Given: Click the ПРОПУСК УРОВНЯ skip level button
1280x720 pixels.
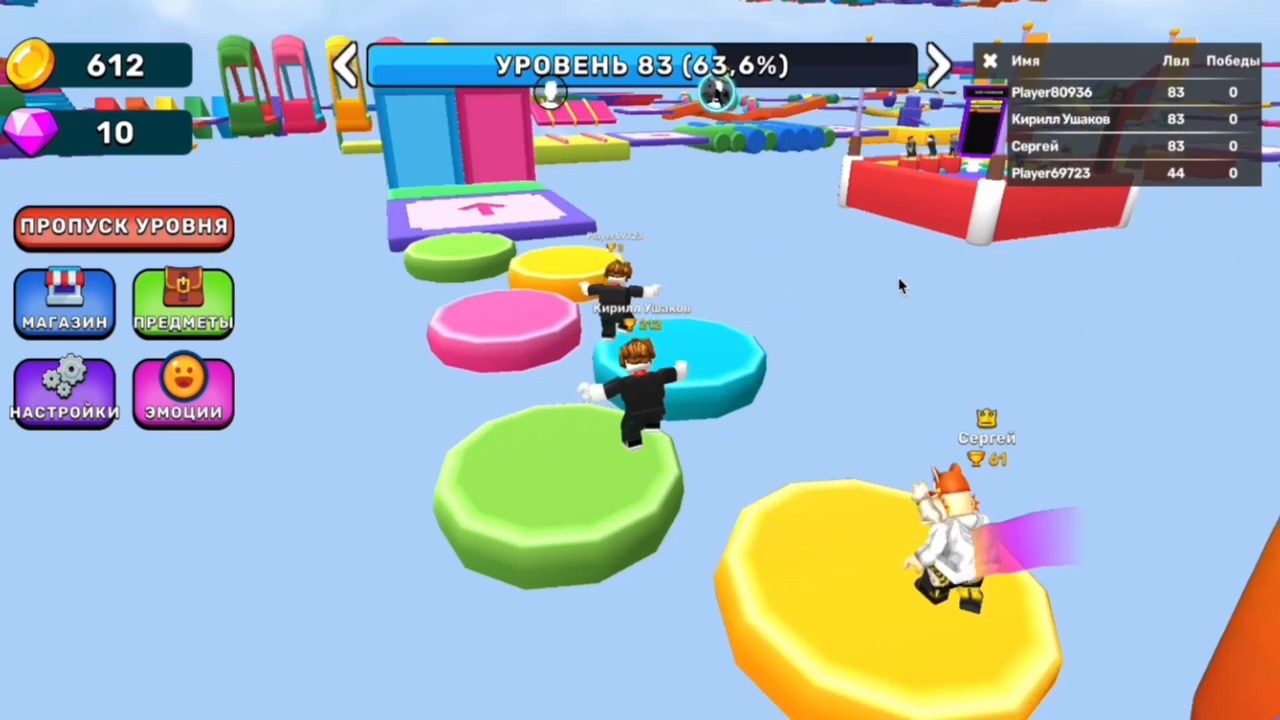Looking at the screenshot, I should point(123,226).
